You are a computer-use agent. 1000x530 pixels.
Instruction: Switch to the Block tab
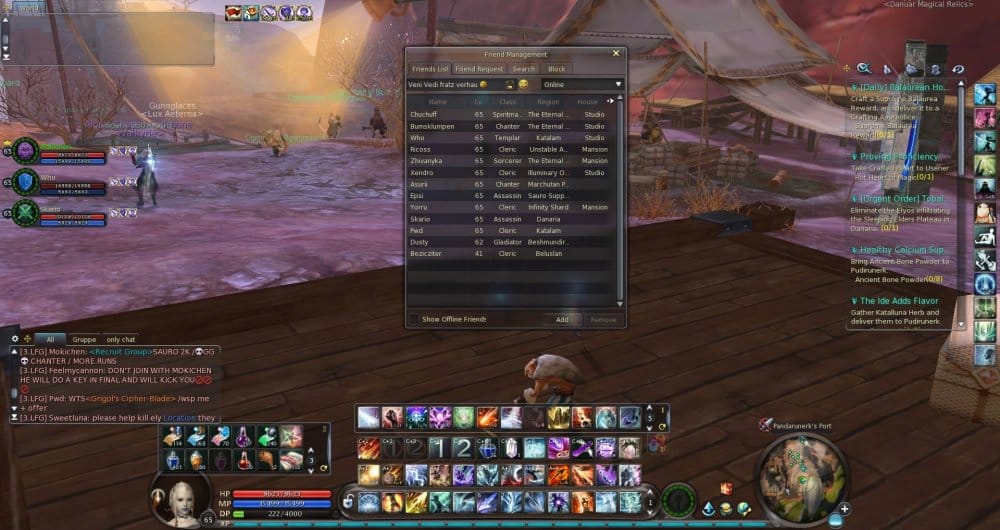(556, 69)
